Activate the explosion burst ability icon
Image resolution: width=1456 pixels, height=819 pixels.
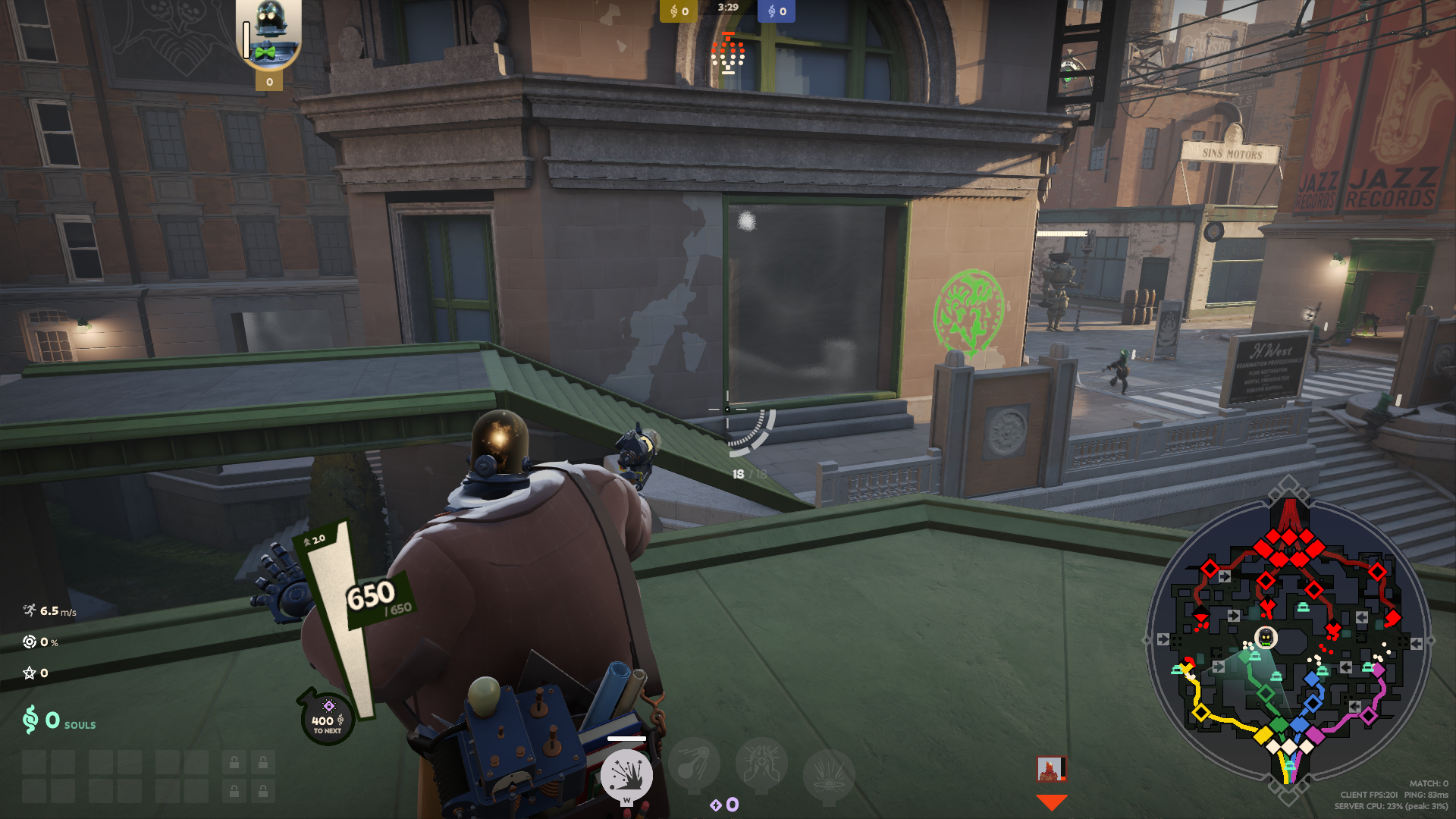click(x=626, y=775)
